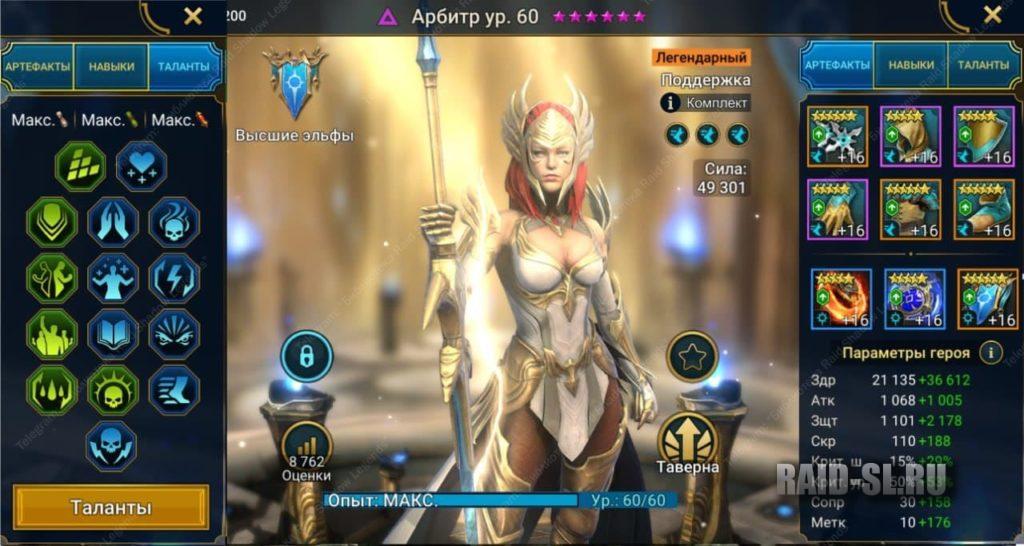
Task: Open the equipped boots artifact slot
Action: click(x=980, y=207)
